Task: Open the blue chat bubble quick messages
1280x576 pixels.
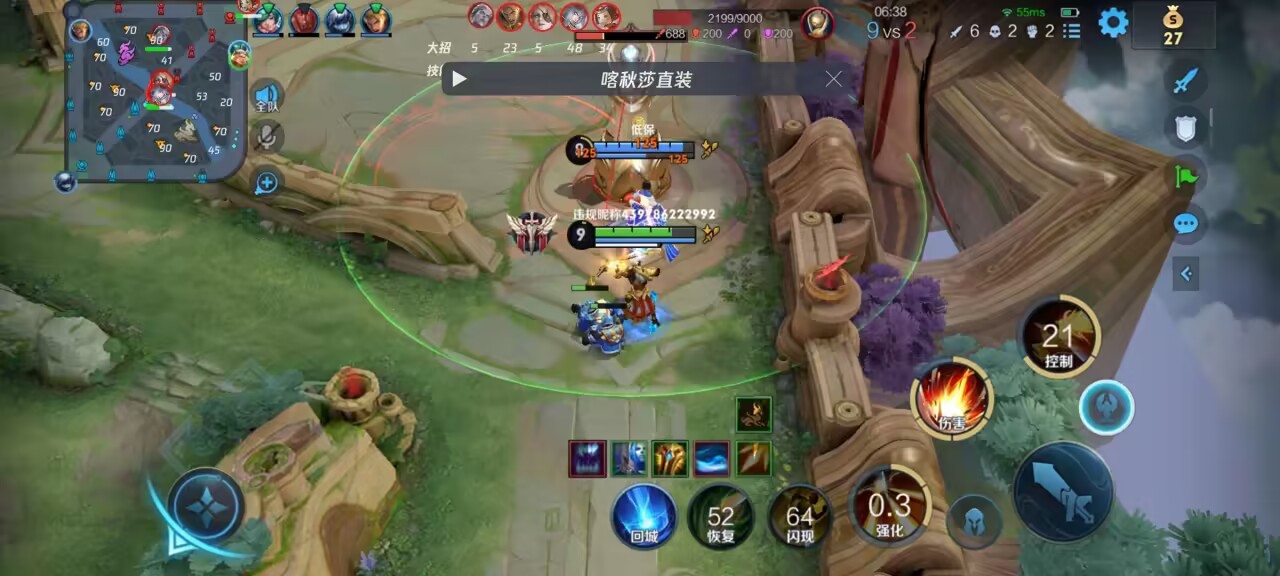Action: pos(1186,223)
